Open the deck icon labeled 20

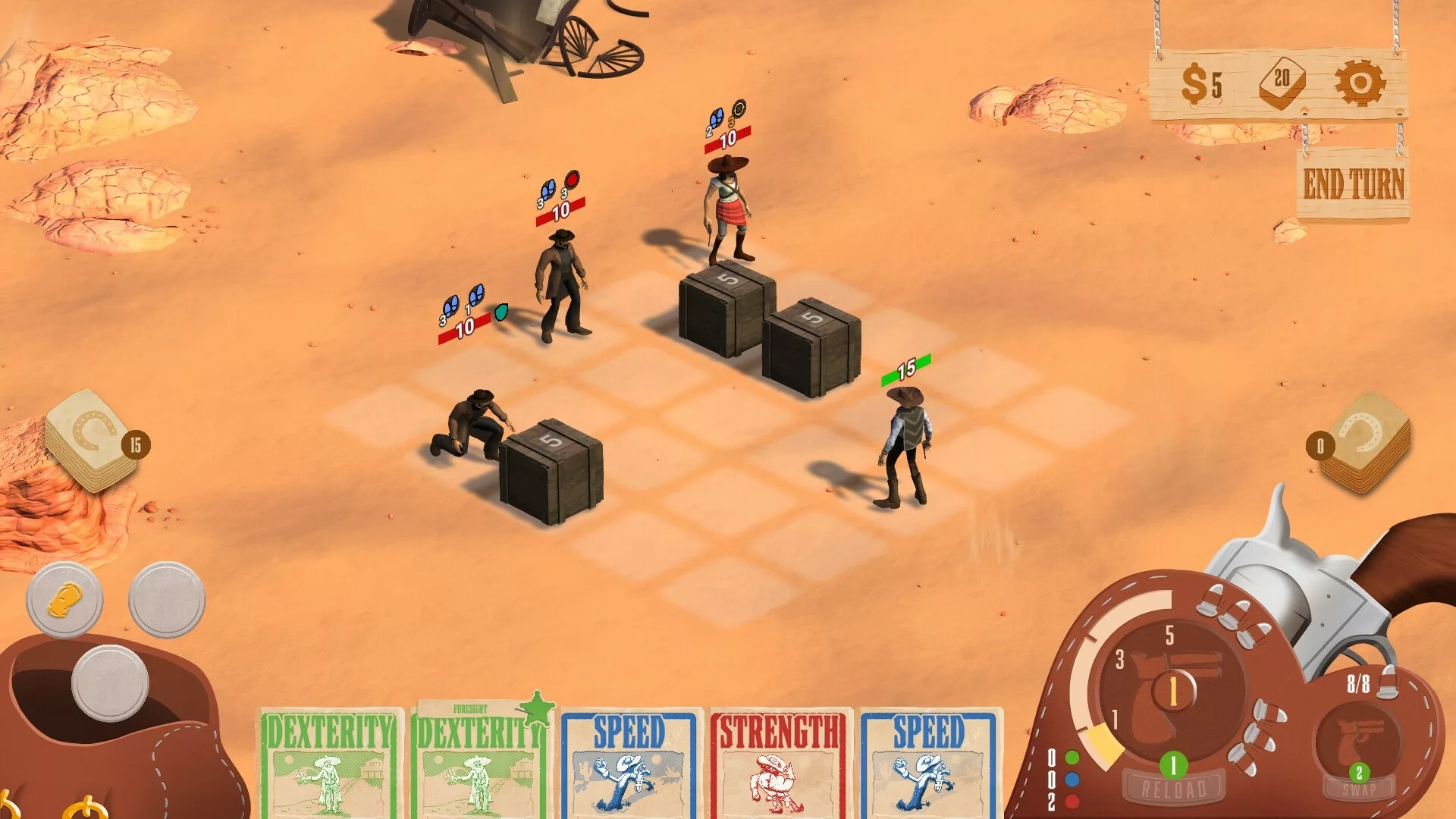pyautogui.click(x=1281, y=82)
